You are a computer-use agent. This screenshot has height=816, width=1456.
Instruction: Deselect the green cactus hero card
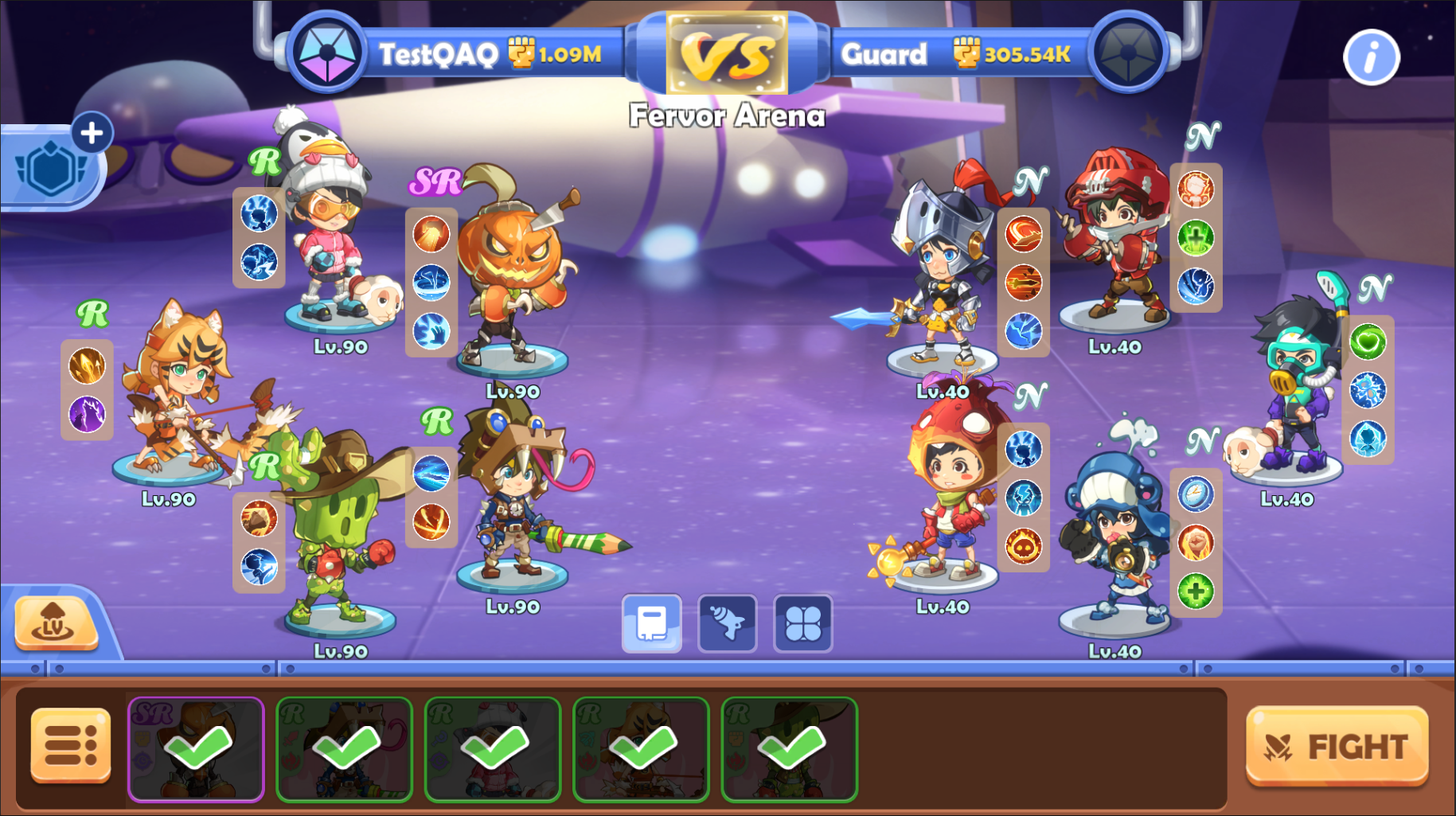789,748
